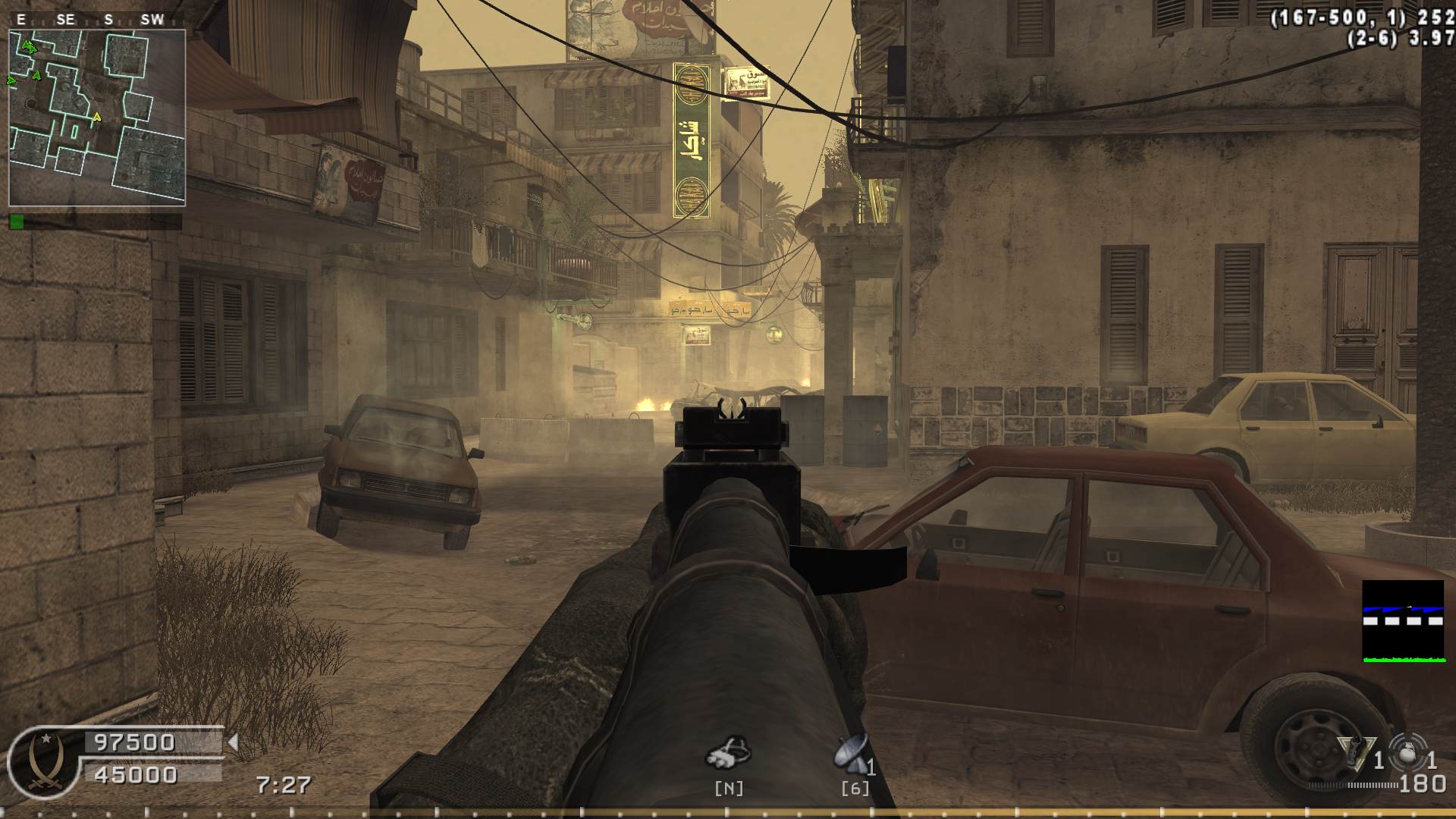This screenshot has width=1456, height=819.
Task: Click the lagometer network graph
Action: [1402, 621]
